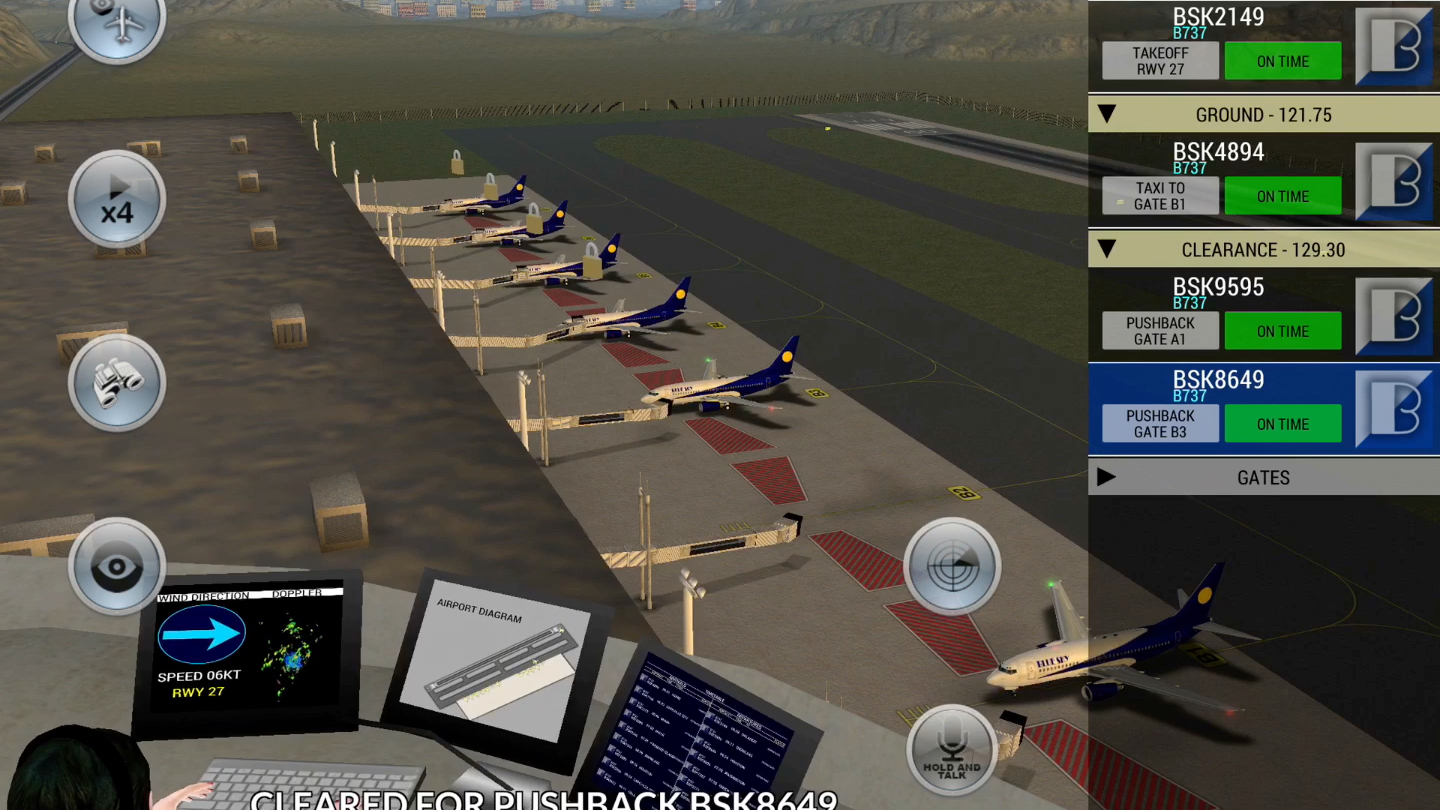Expand the GATES section

pyautogui.click(x=1106, y=477)
